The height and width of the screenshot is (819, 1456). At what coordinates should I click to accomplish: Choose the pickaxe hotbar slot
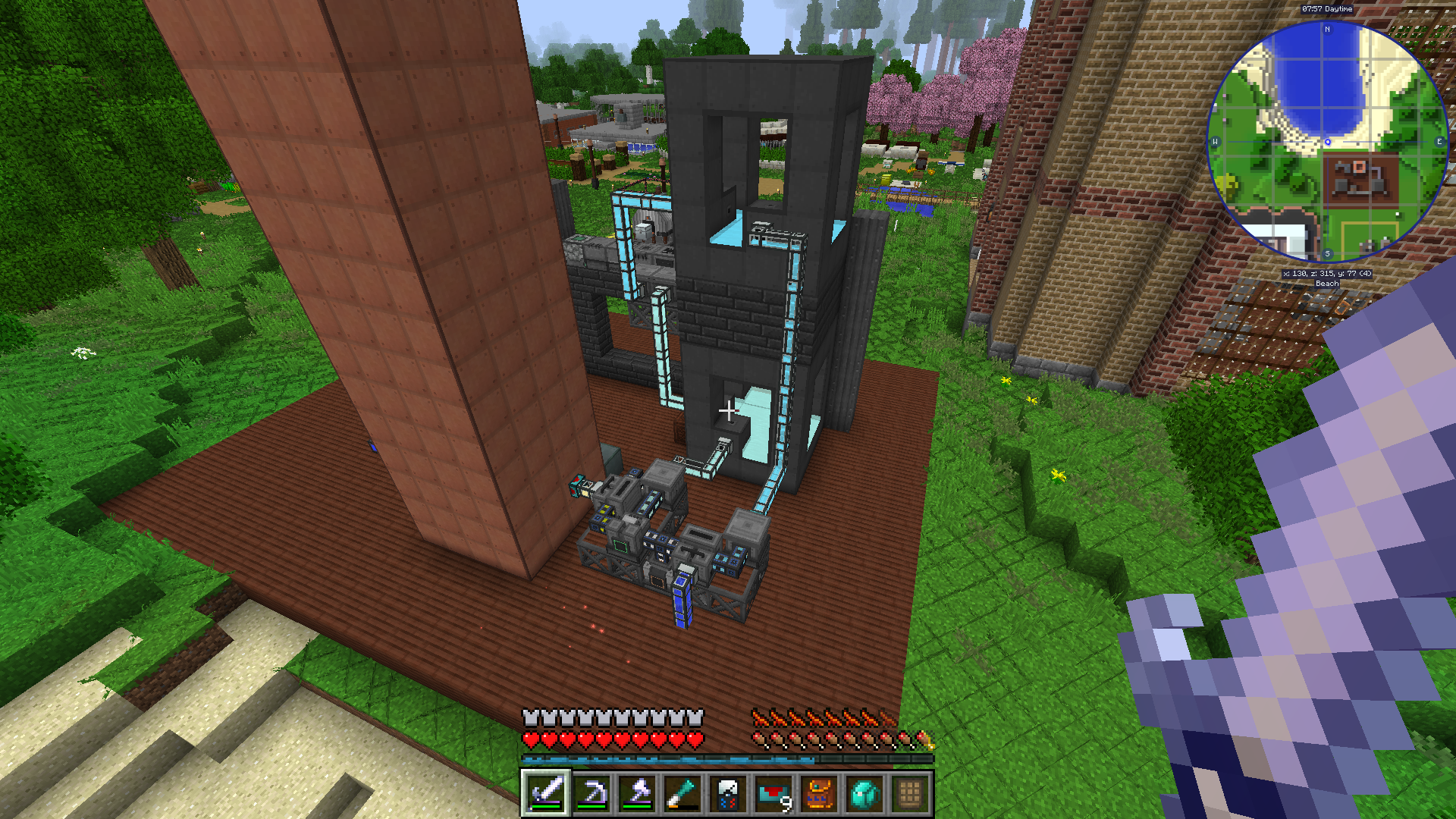coord(591,793)
